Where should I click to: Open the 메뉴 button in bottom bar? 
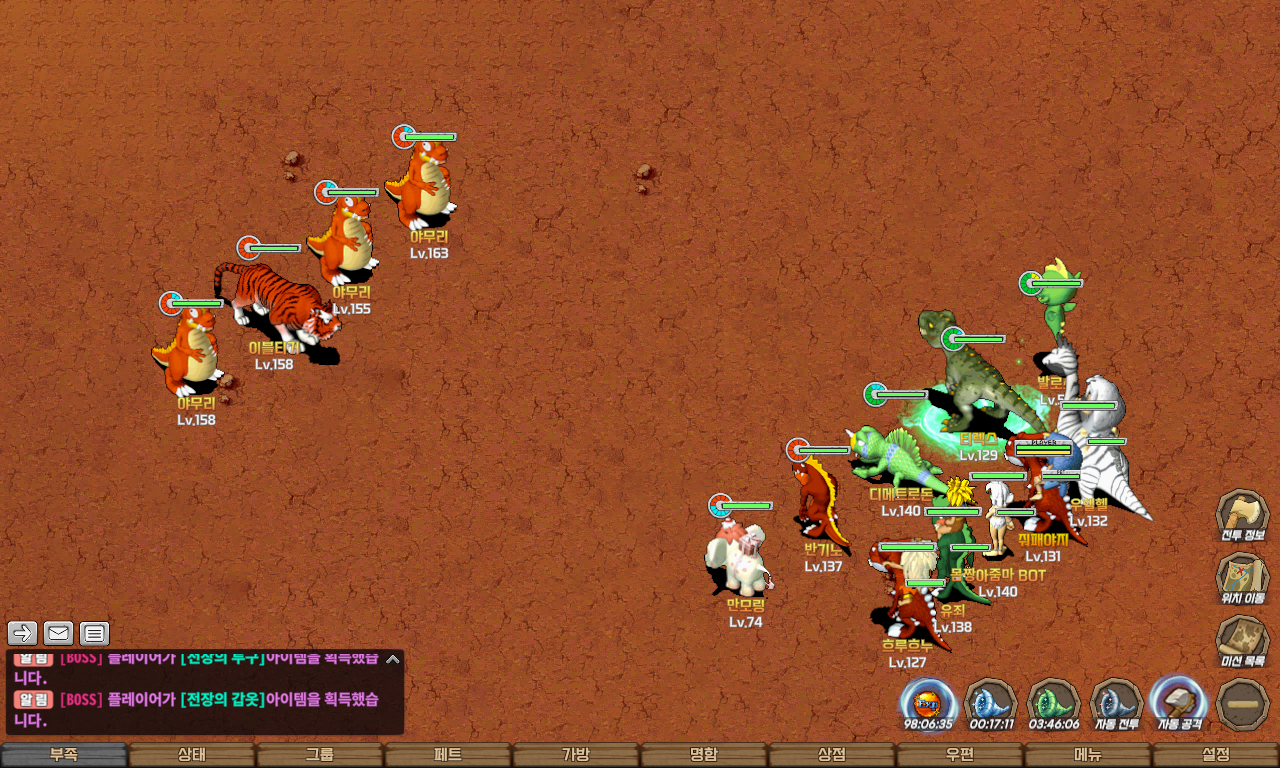click(x=1088, y=755)
